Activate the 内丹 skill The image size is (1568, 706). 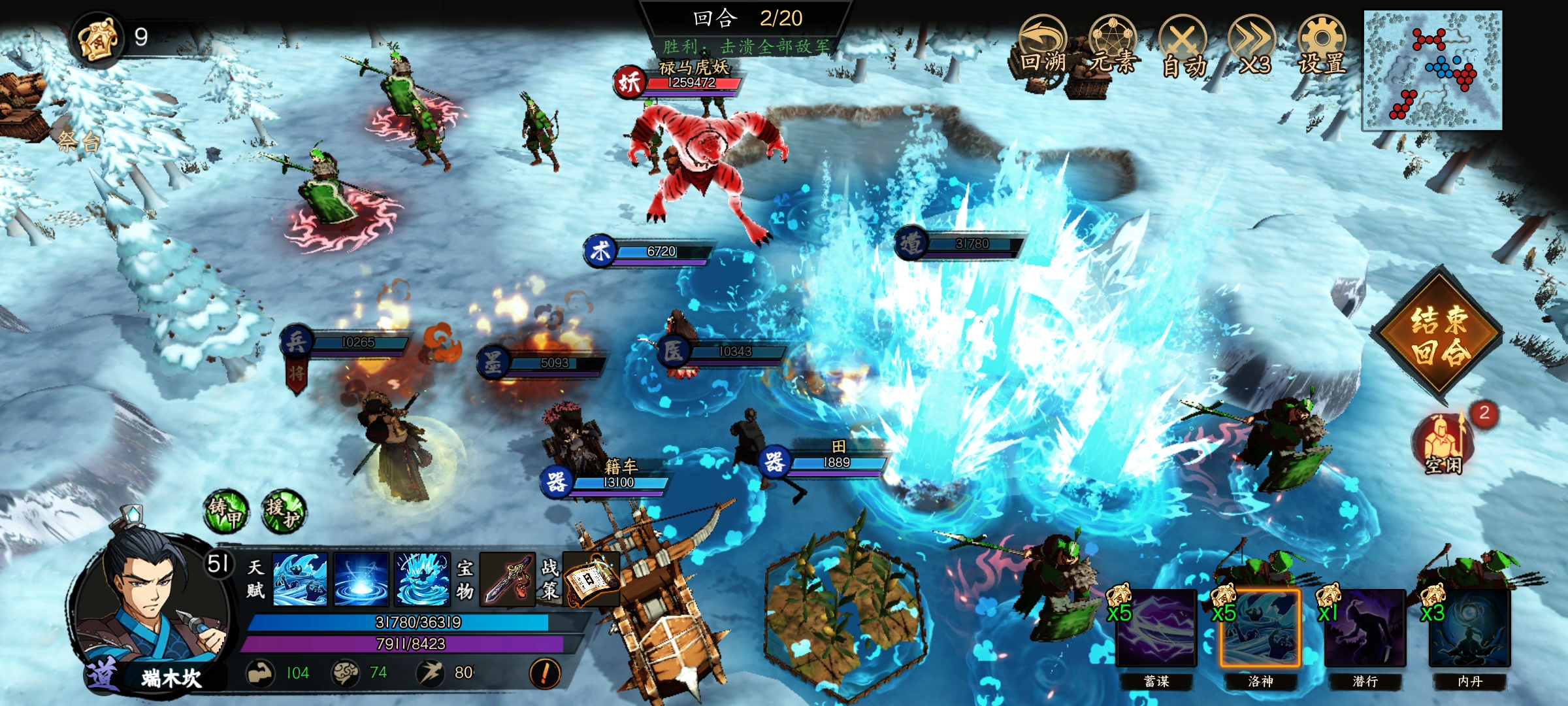pyautogui.click(x=1469, y=628)
